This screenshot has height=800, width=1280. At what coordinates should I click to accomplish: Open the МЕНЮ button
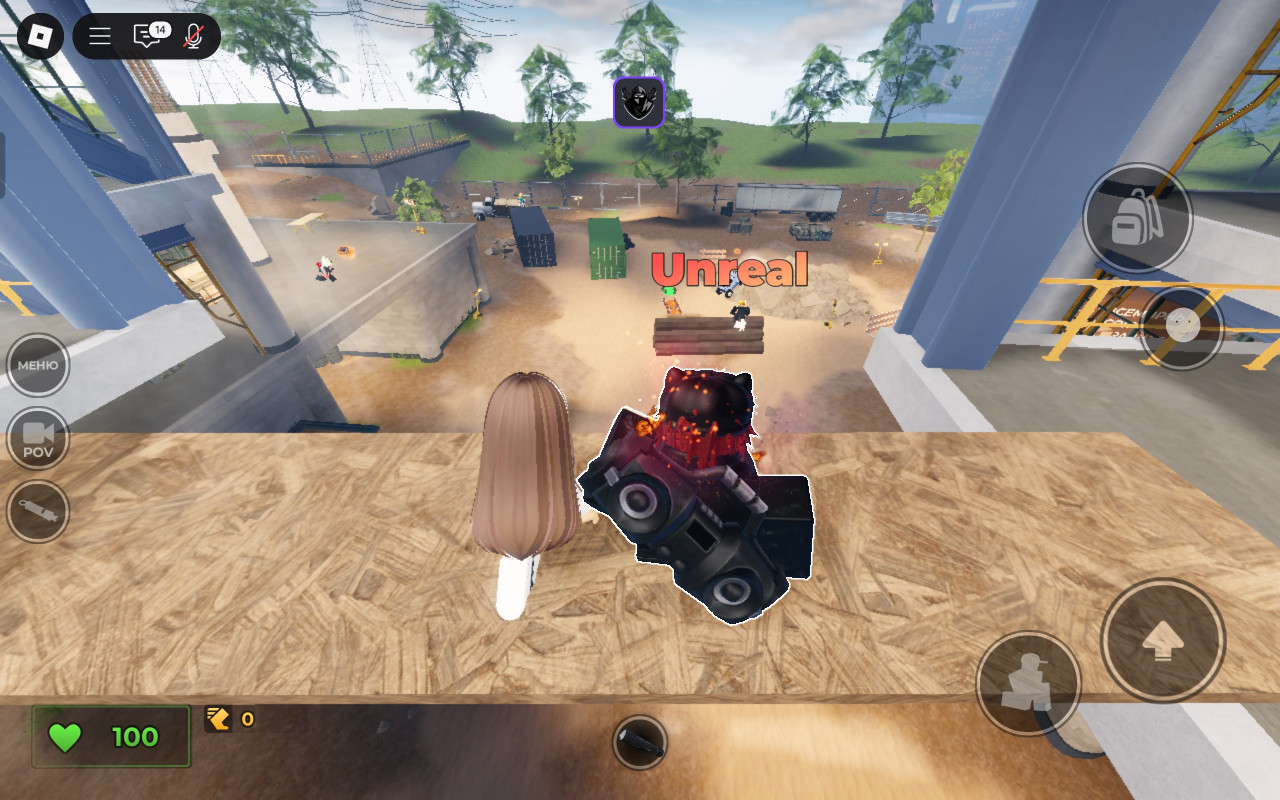38,365
